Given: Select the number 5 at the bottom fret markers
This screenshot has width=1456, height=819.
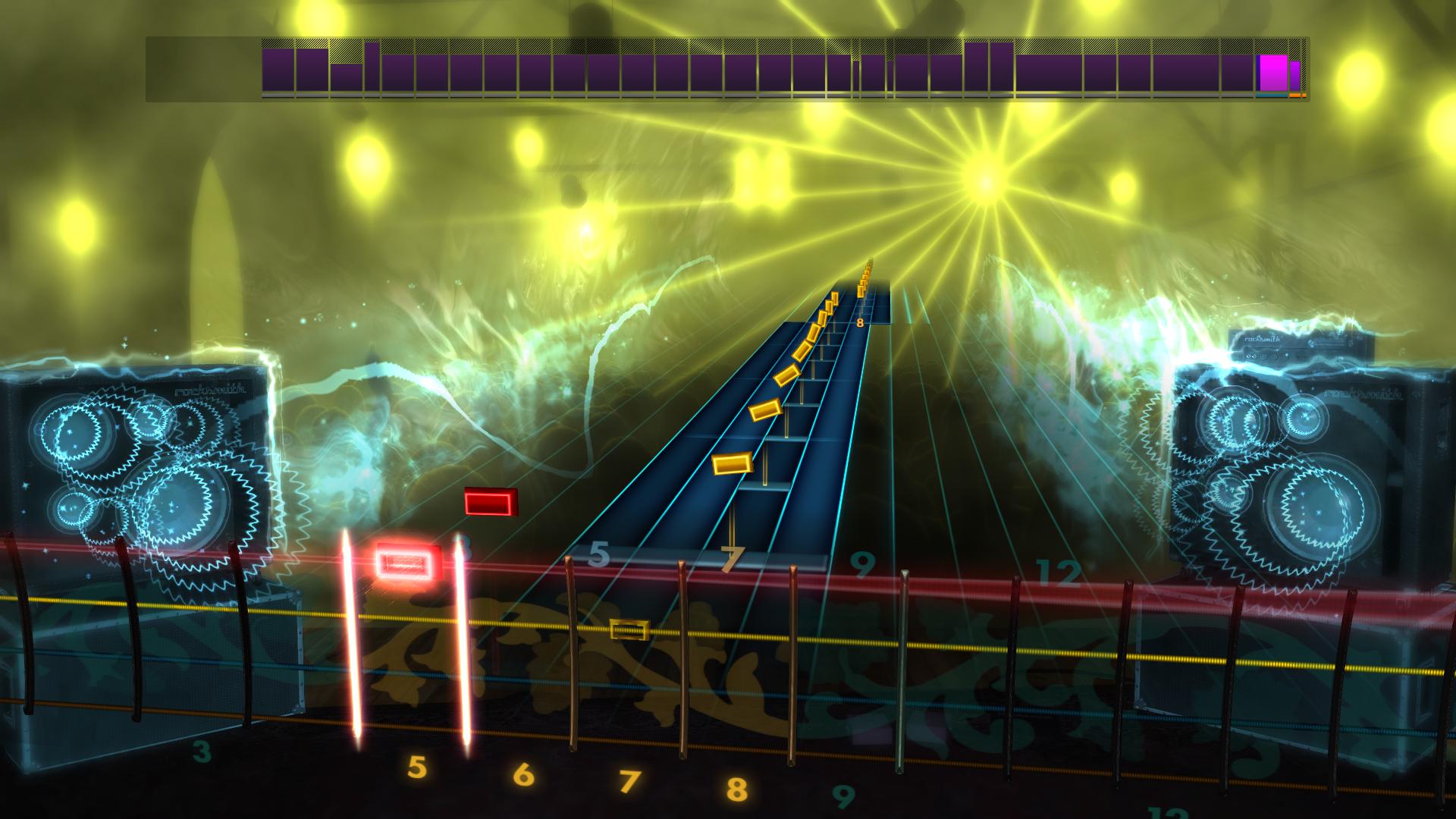Looking at the screenshot, I should (416, 767).
